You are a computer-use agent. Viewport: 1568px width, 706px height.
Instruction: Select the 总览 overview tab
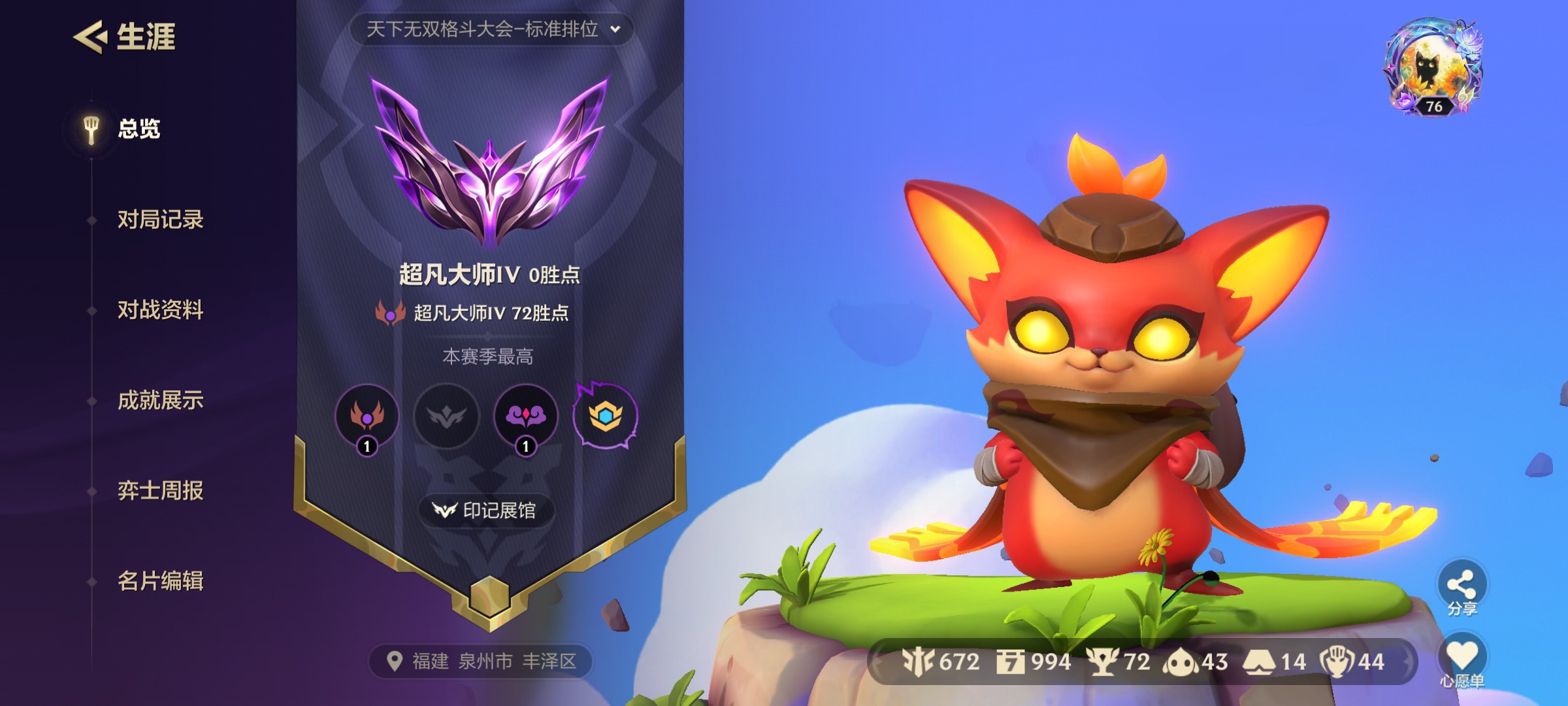click(x=138, y=129)
